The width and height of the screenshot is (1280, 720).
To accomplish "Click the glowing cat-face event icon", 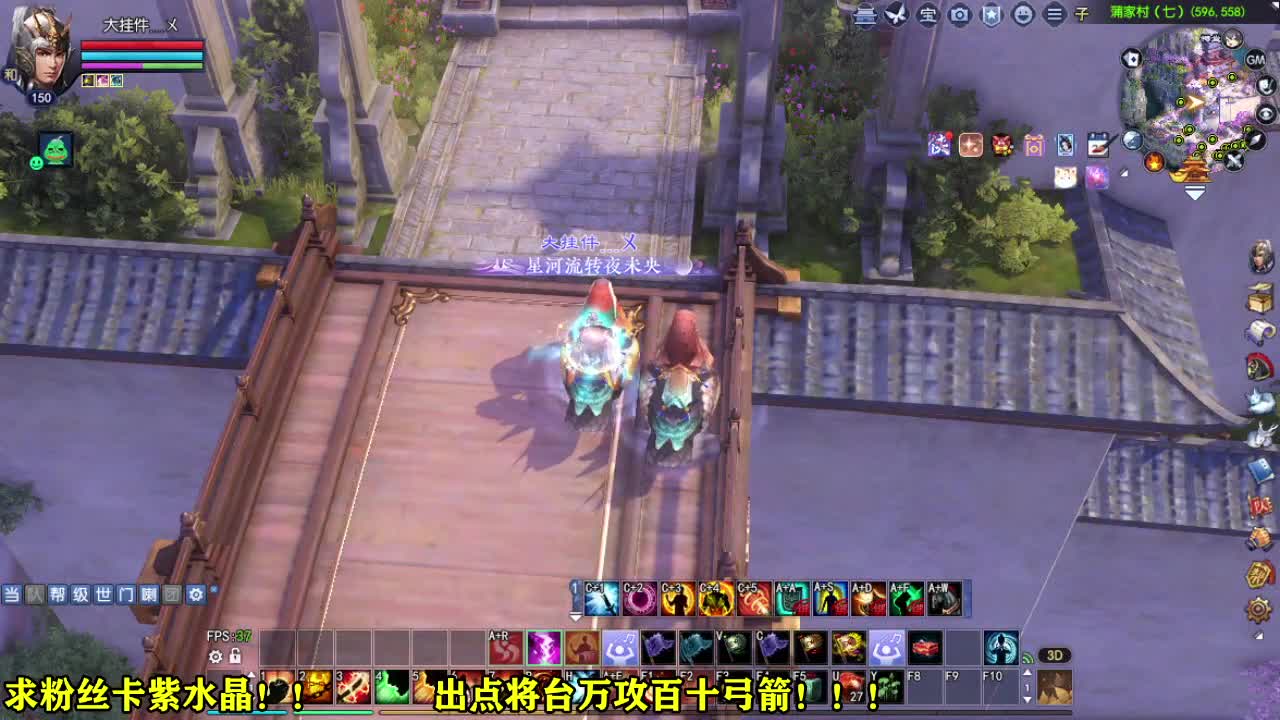I will coord(1064,176).
